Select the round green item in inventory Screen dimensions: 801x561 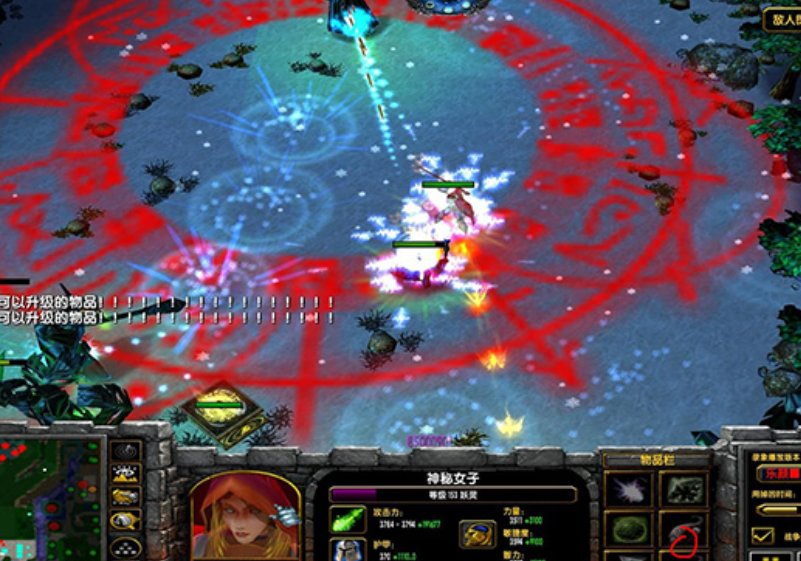628,528
